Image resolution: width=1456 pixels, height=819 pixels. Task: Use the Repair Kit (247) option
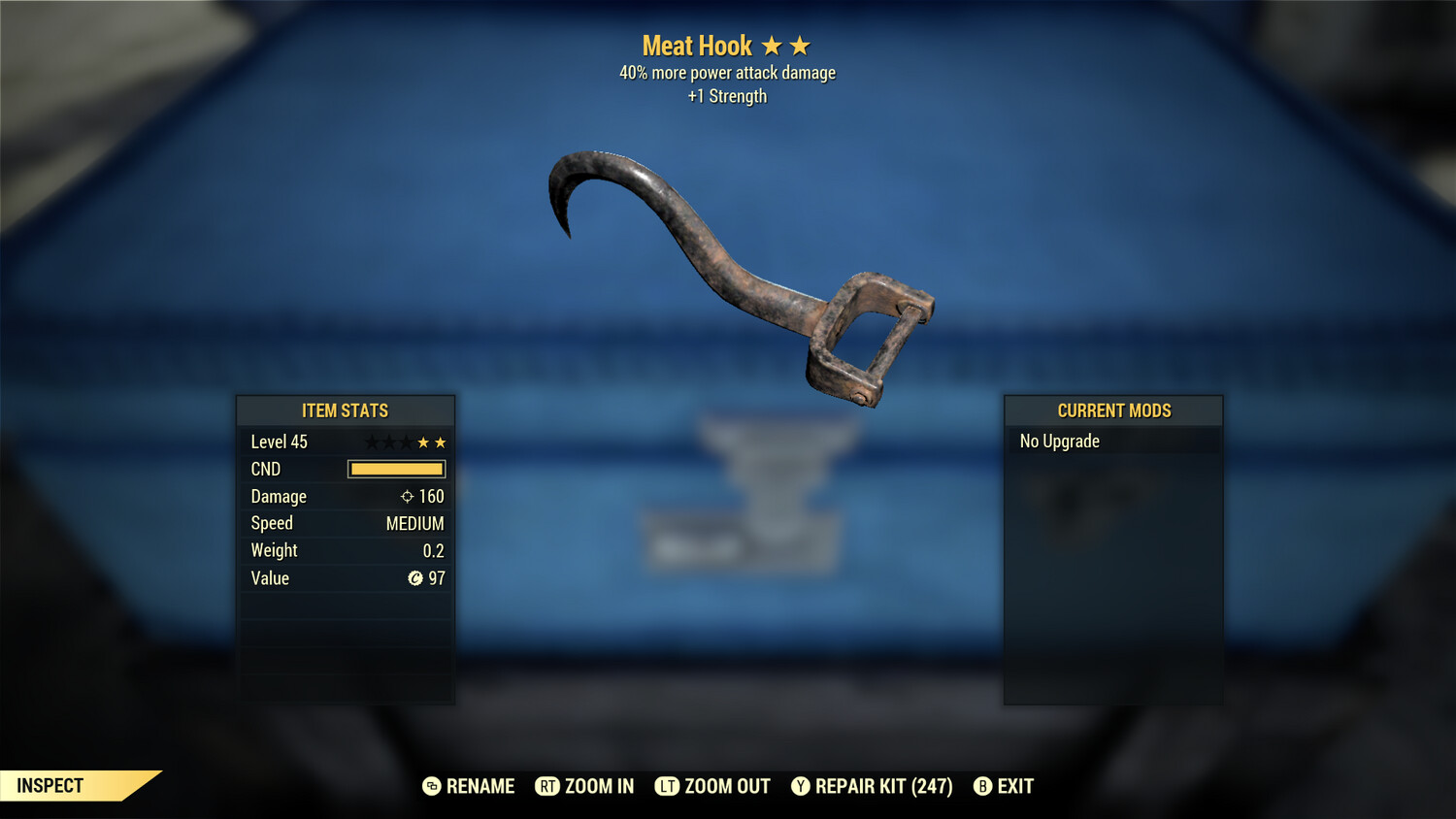(872, 786)
